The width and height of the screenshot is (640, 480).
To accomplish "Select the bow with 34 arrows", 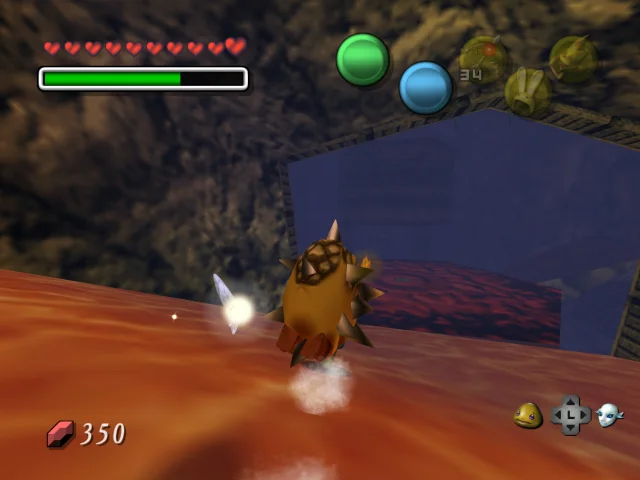I will click(x=483, y=58).
